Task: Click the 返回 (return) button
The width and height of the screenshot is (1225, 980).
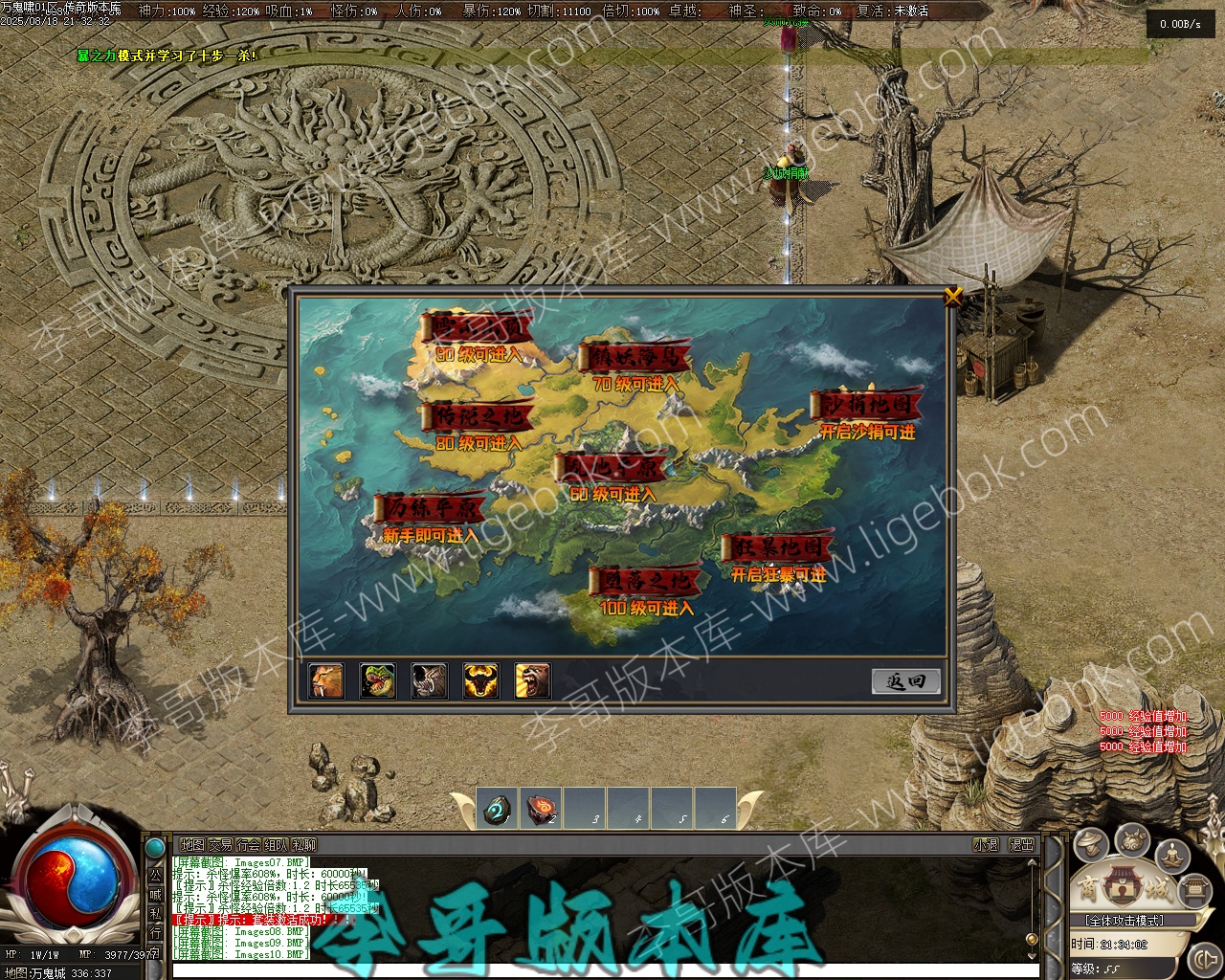Action: click(905, 681)
